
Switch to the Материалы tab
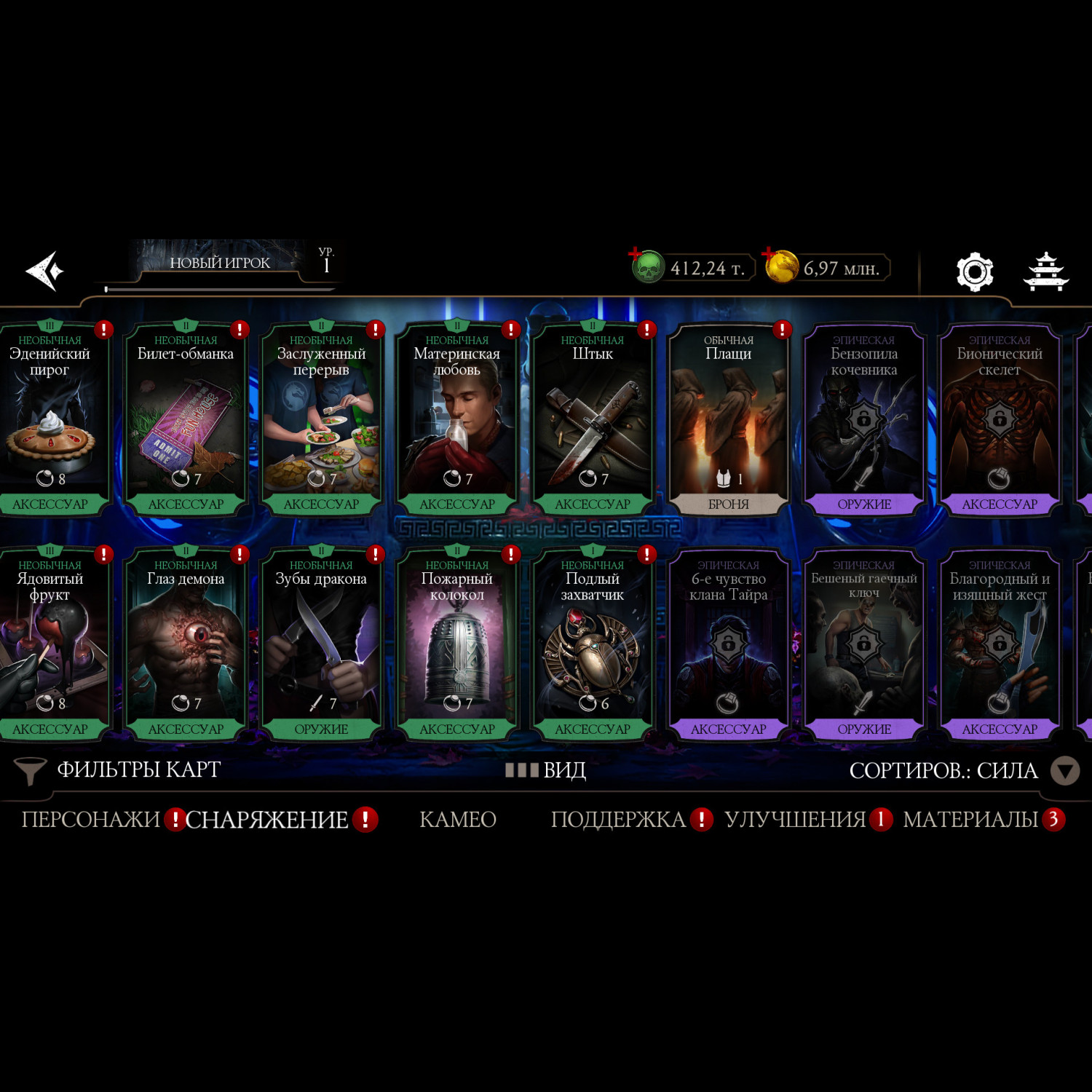[970, 820]
